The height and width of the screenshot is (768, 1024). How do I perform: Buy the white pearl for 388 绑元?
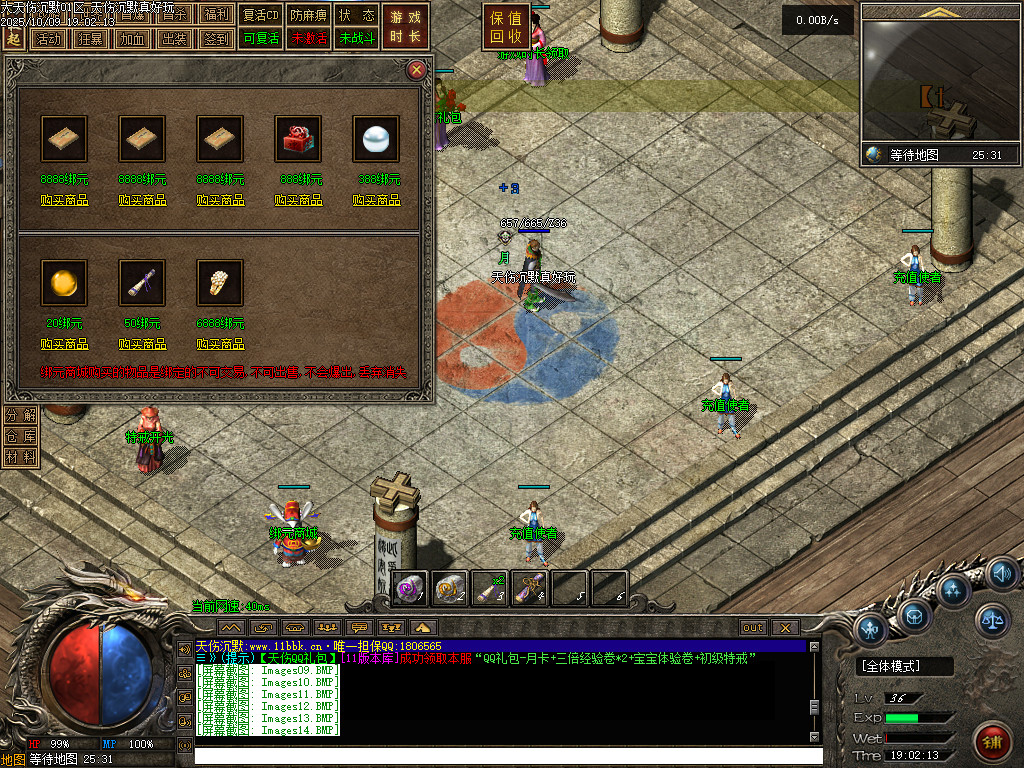click(x=377, y=200)
